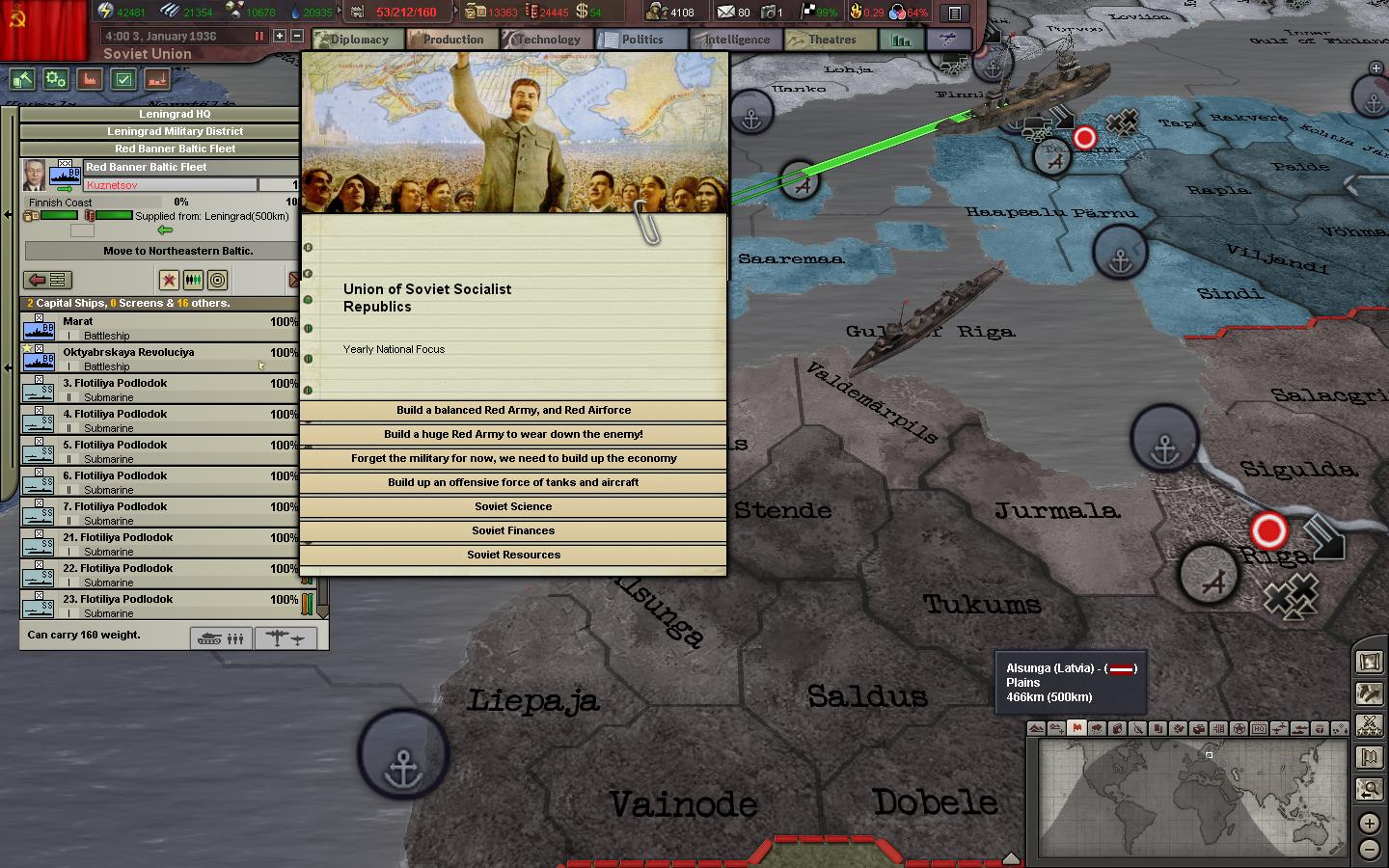Open the Diplomacy tab
Viewport: 1389px width, 868px height.
coord(359,40)
